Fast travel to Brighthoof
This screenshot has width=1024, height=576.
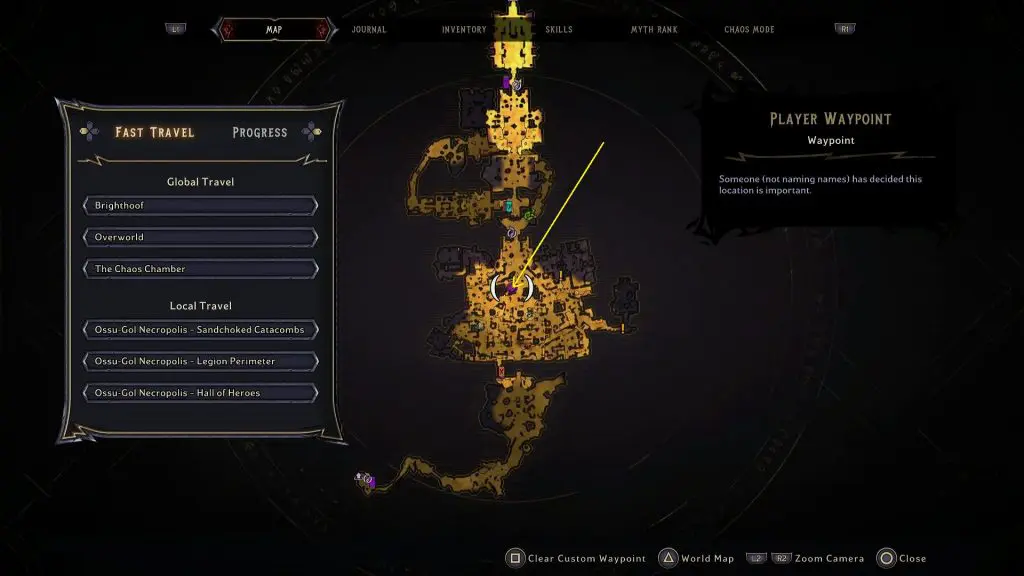coord(201,205)
